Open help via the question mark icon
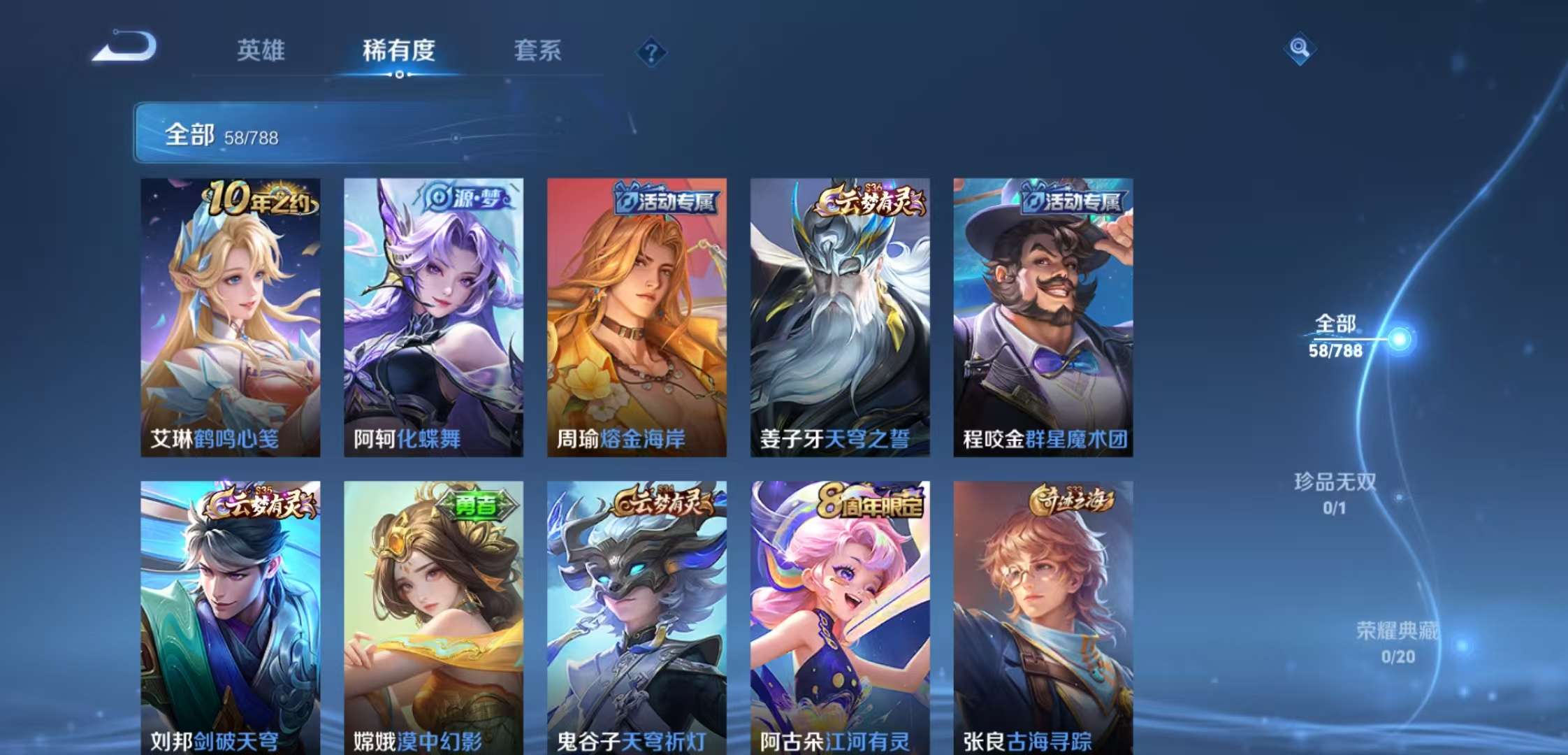Image resolution: width=1568 pixels, height=755 pixels. tap(650, 52)
